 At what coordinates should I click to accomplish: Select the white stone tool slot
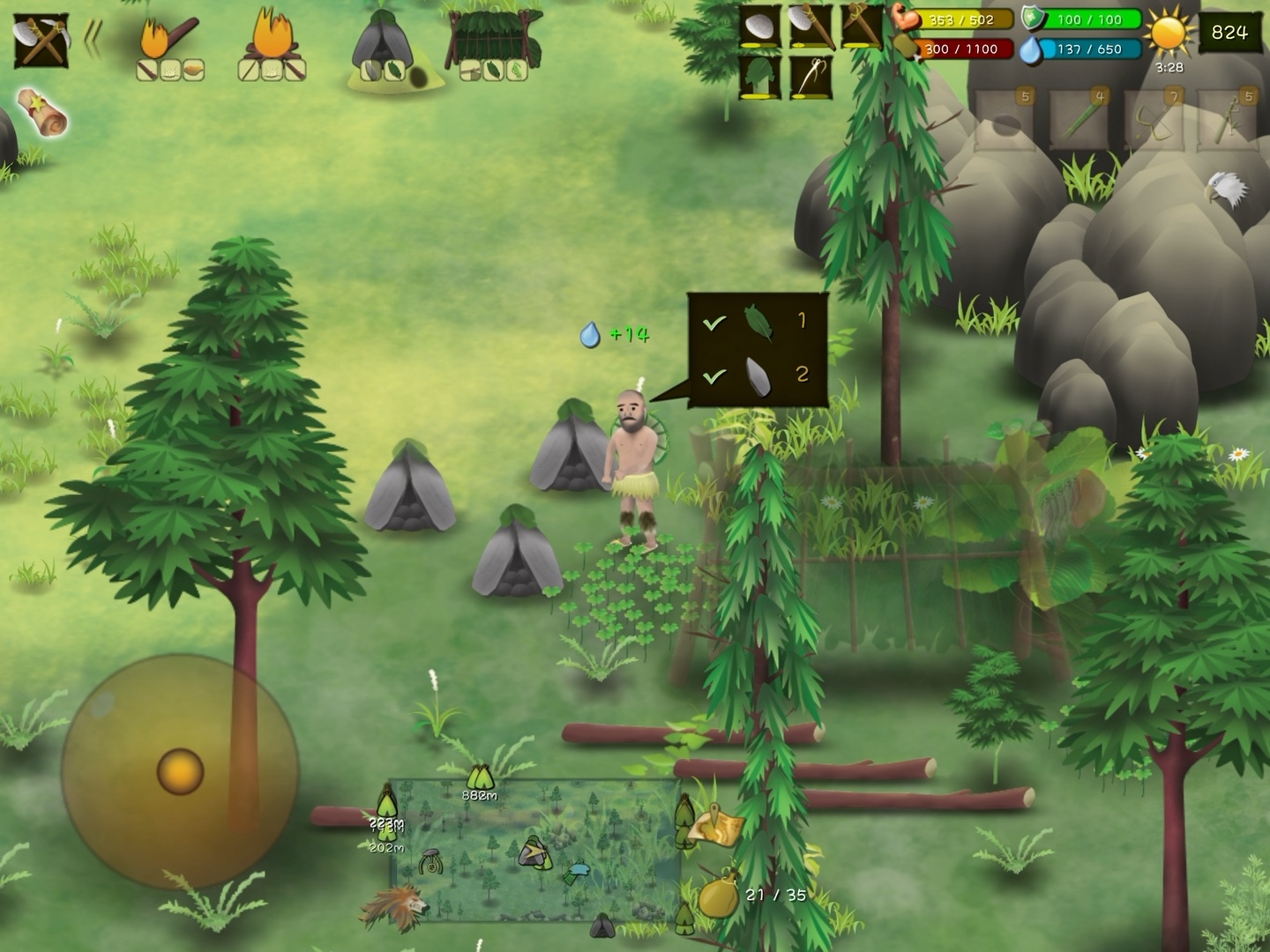coord(759,26)
